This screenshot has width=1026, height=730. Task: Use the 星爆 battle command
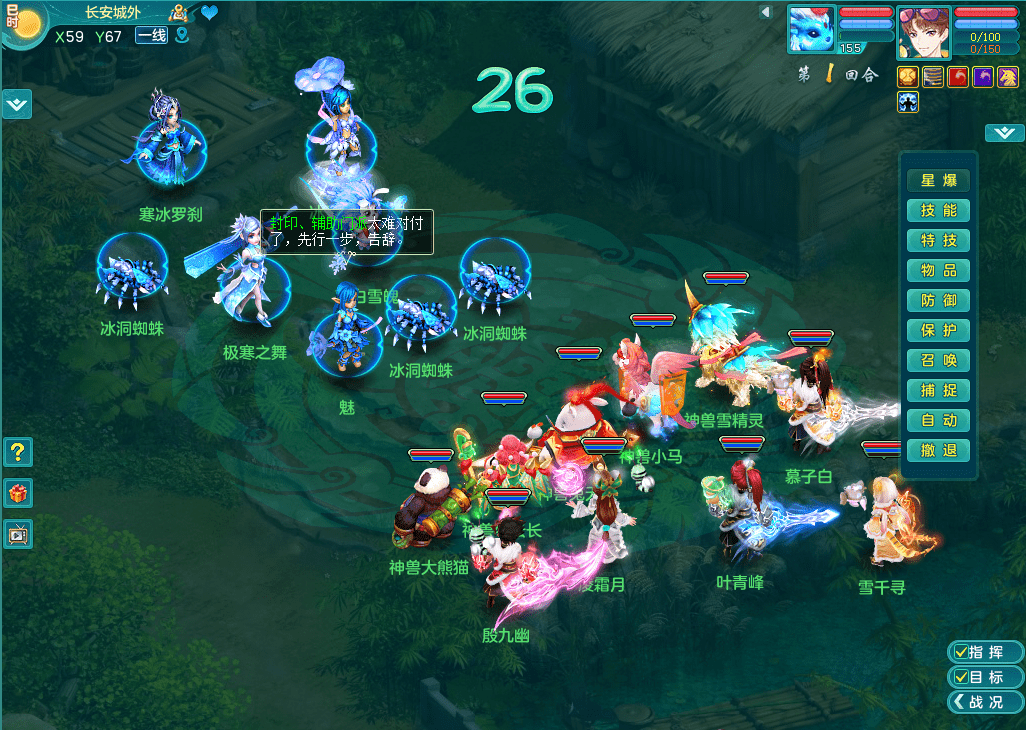click(938, 180)
